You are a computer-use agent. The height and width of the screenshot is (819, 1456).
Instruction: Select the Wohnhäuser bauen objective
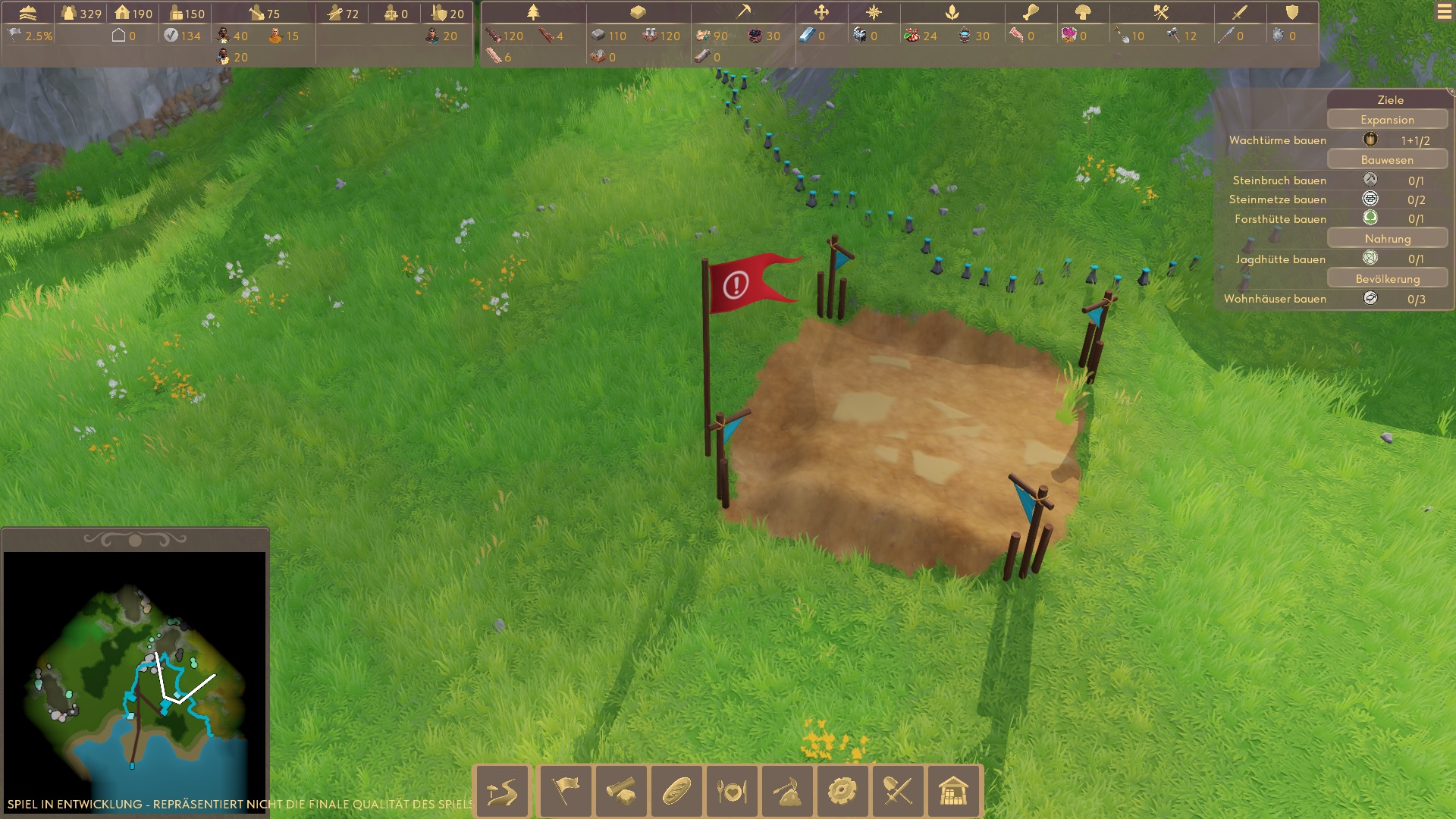(x=1275, y=299)
